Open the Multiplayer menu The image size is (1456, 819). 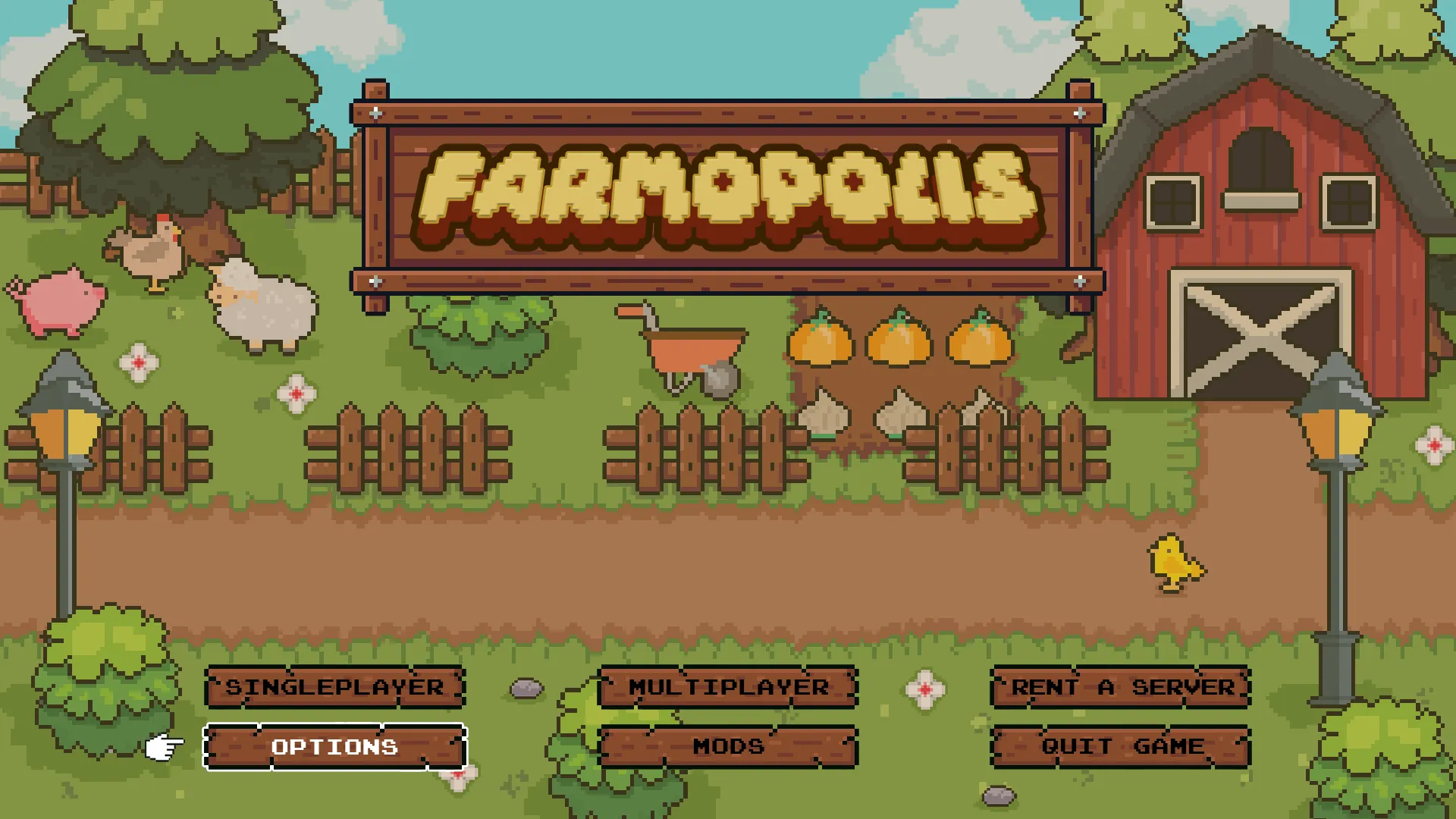(727, 687)
